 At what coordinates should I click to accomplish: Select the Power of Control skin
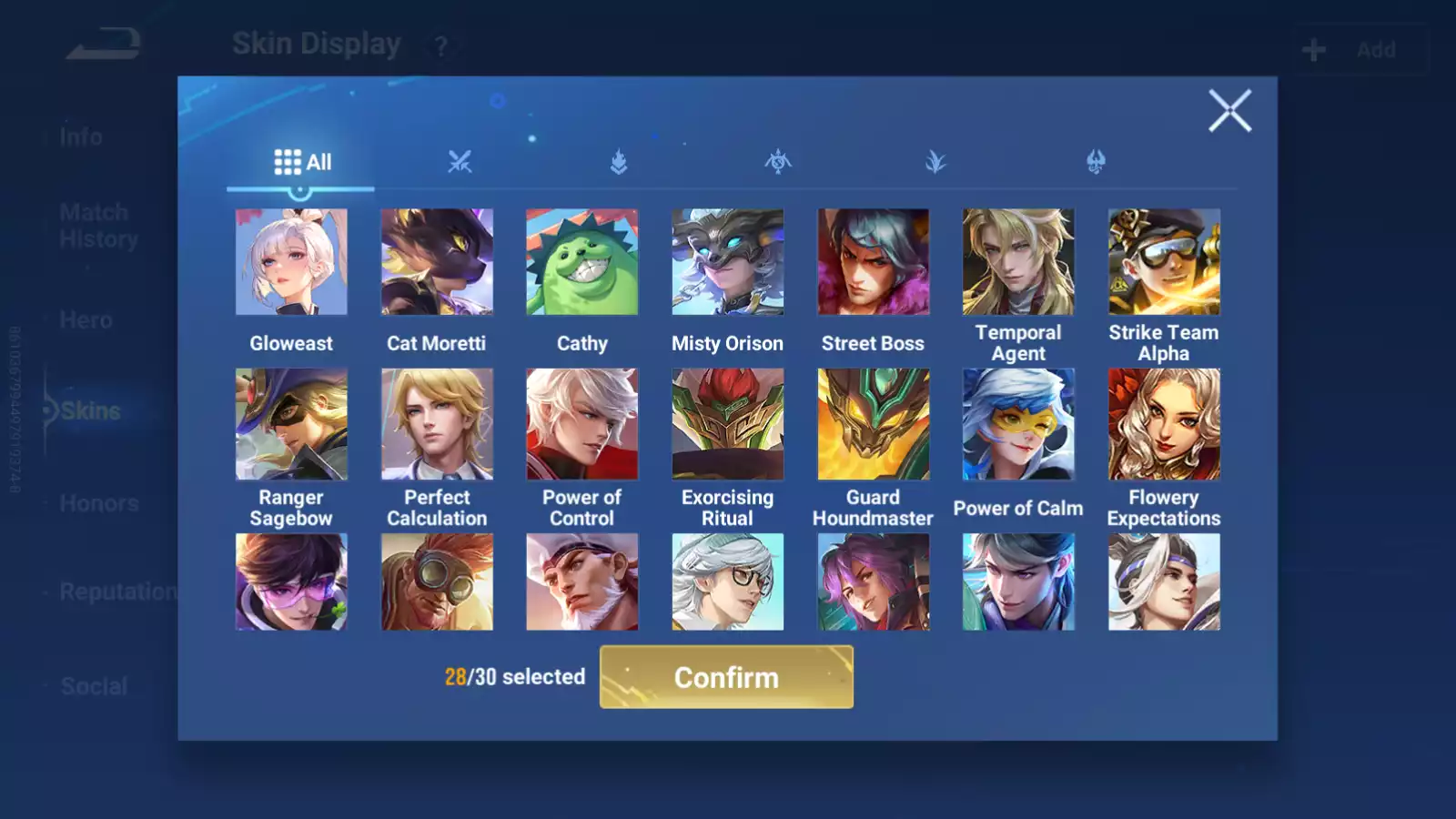pos(582,424)
